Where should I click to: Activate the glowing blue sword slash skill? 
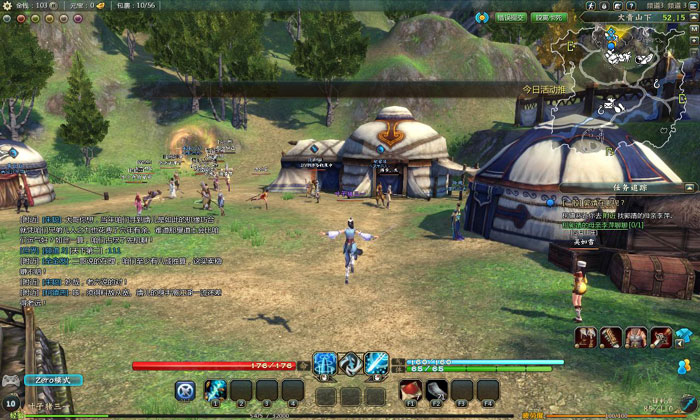[x=376, y=364]
